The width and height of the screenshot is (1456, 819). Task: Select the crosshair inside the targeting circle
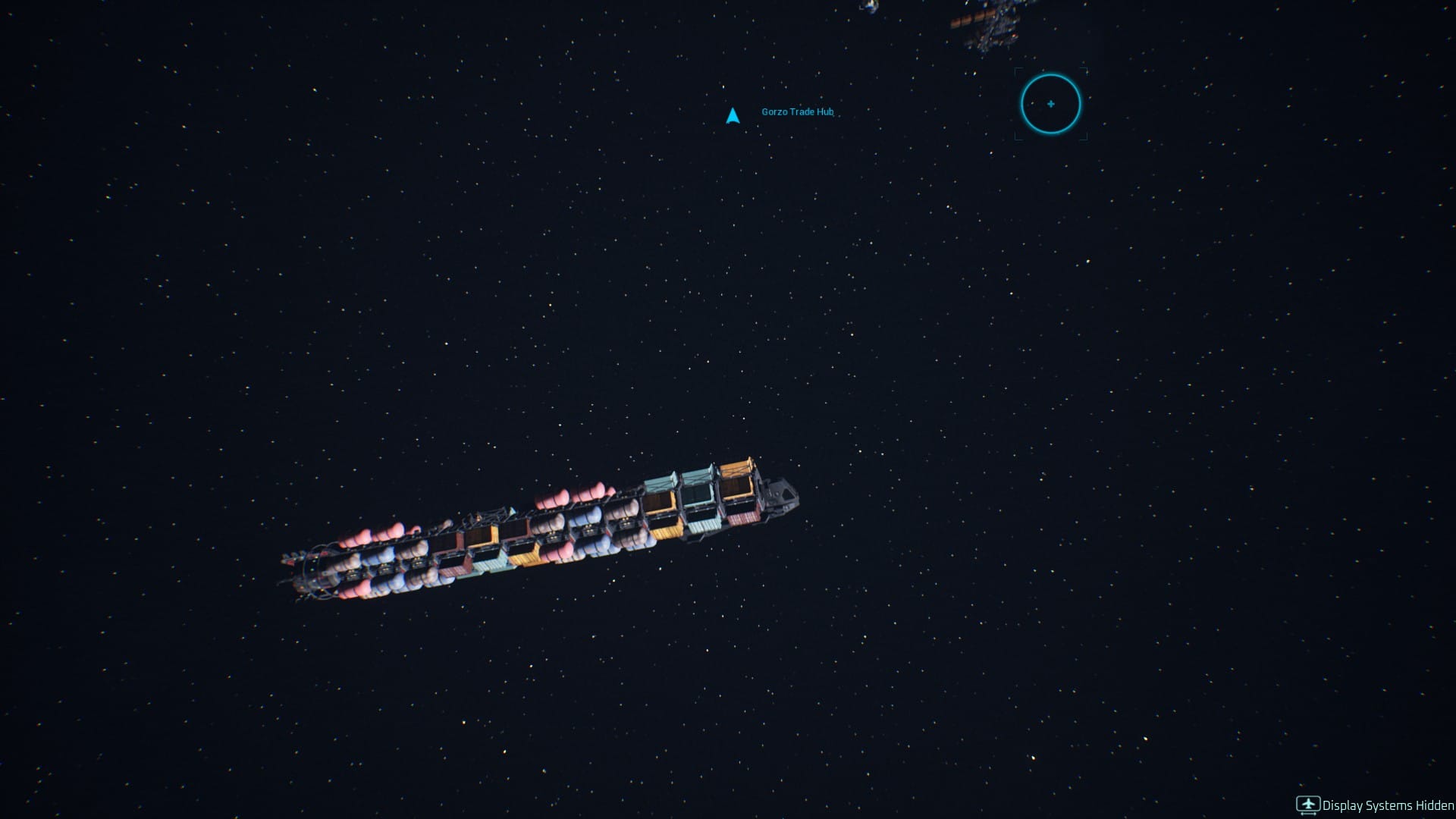[x=1050, y=105]
